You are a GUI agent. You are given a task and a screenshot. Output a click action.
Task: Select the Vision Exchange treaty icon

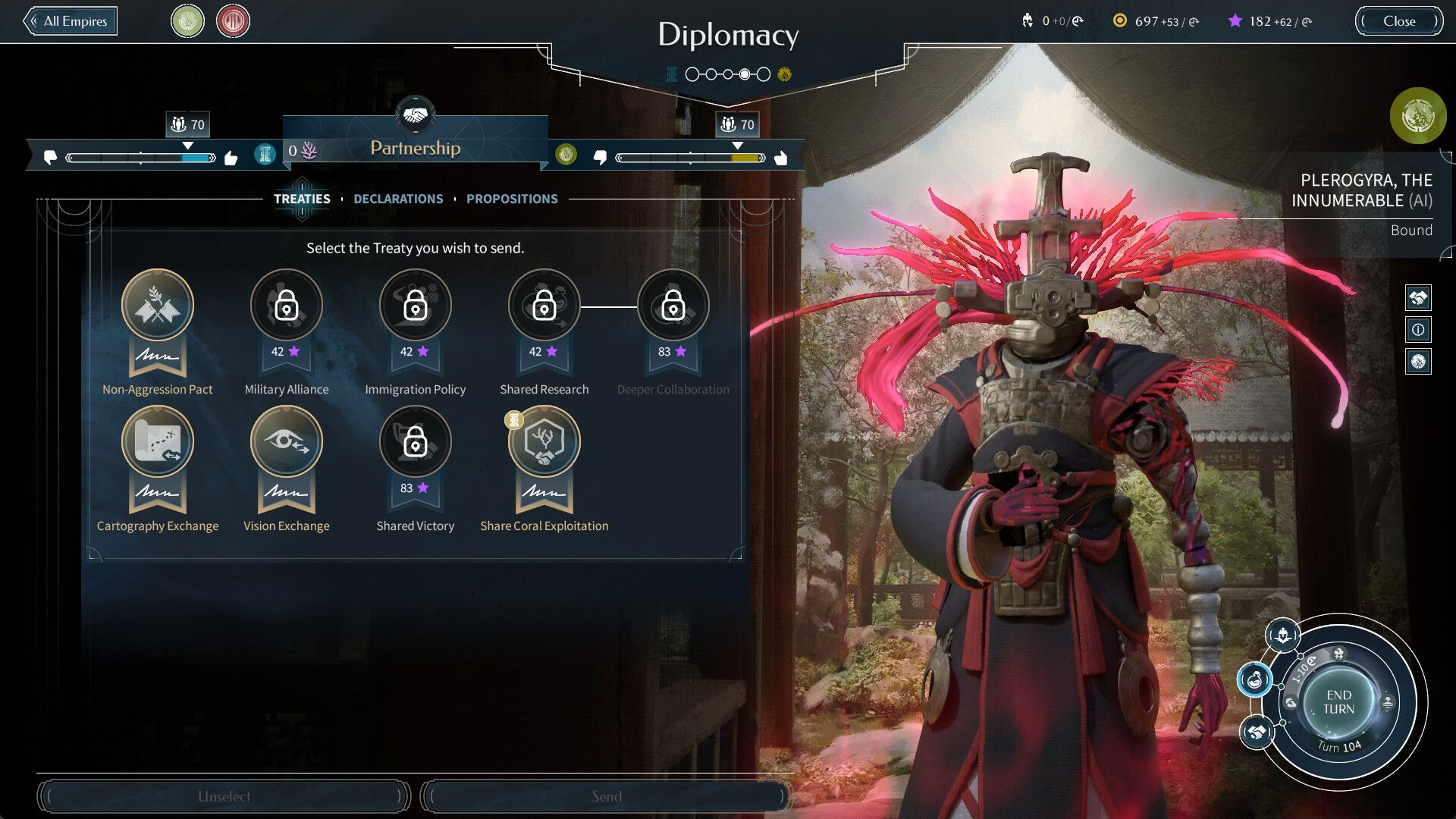287,441
